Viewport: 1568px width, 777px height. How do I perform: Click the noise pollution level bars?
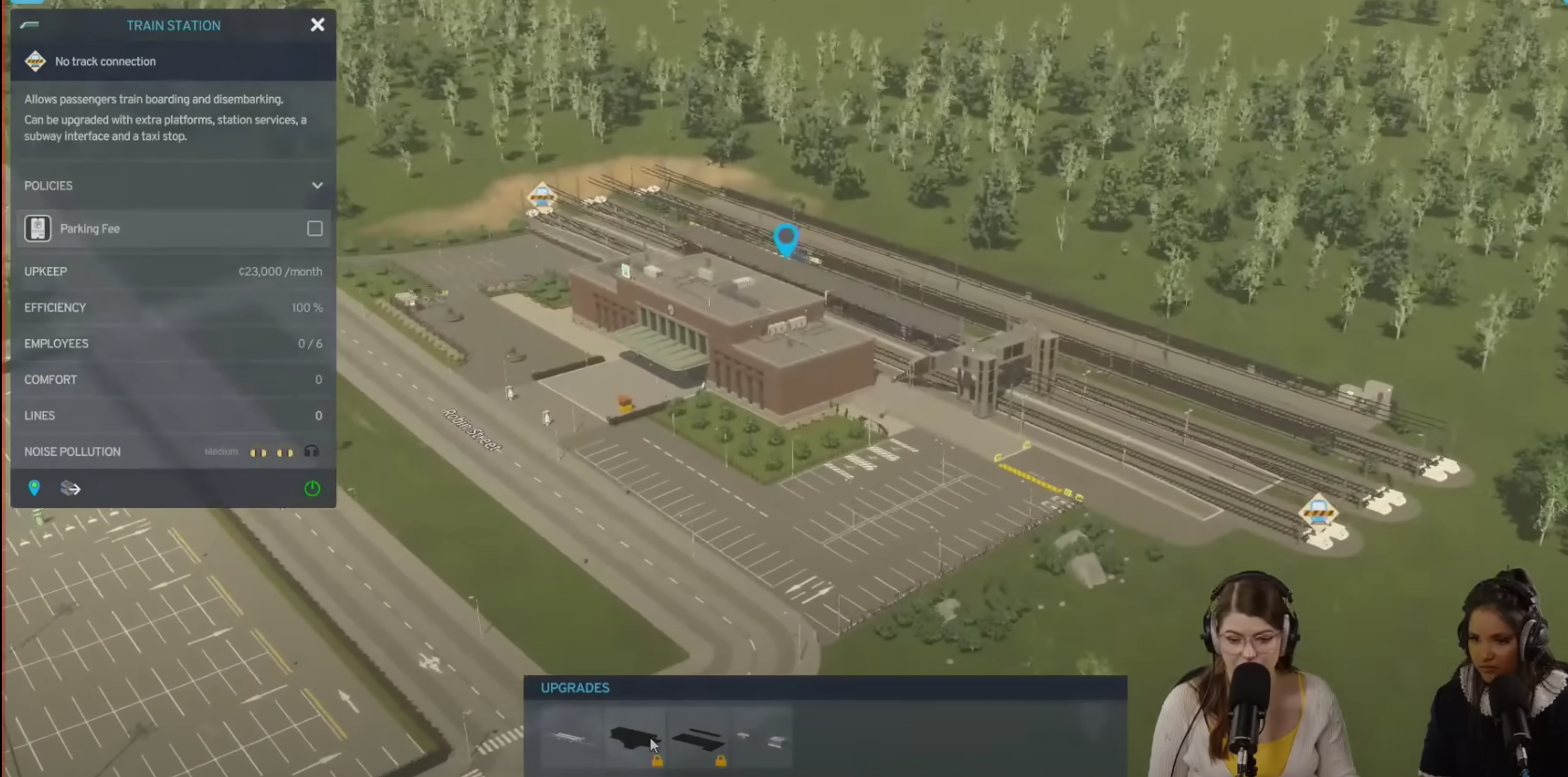[274, 451]
